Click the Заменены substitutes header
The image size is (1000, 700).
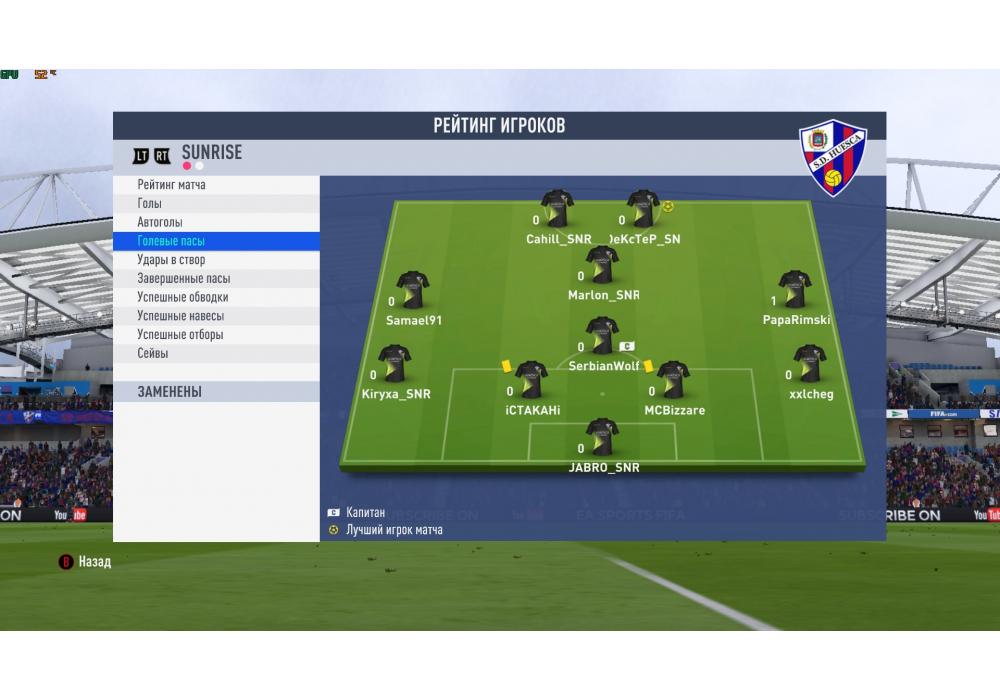coord(216,392)
